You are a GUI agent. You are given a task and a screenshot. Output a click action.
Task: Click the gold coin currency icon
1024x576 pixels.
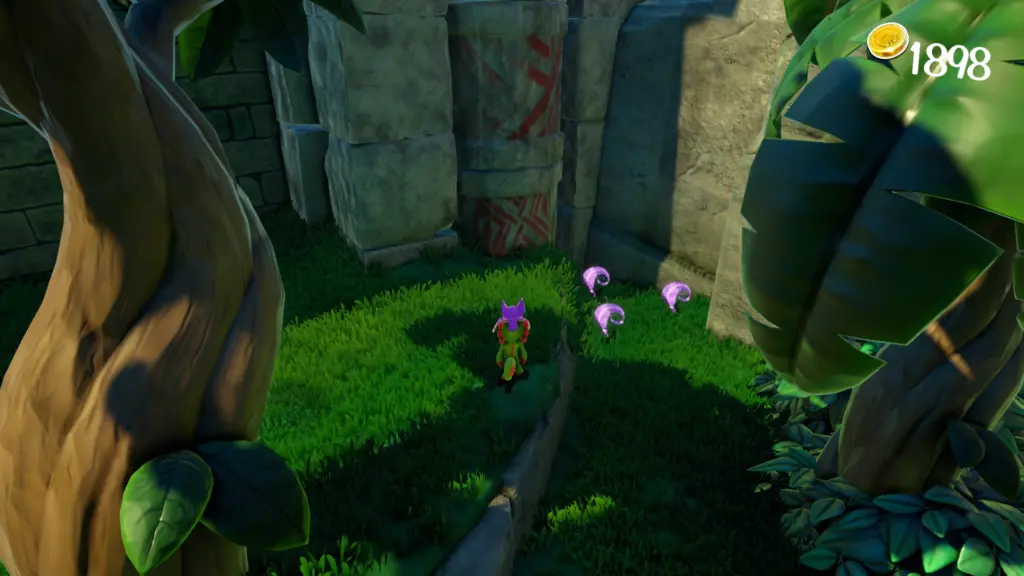886,42
